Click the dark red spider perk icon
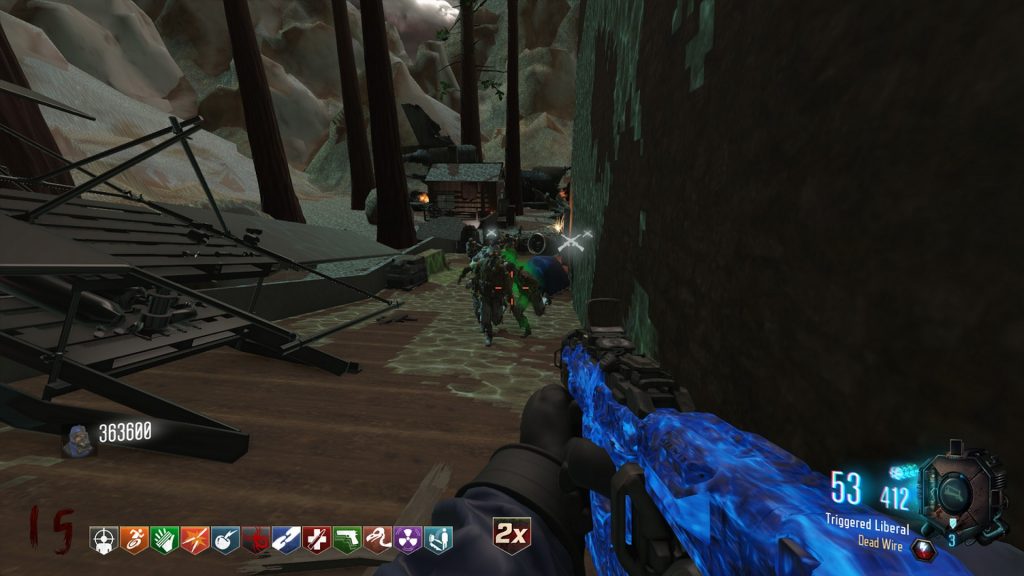Viewport: 1024px width, 576px height. 256,540
